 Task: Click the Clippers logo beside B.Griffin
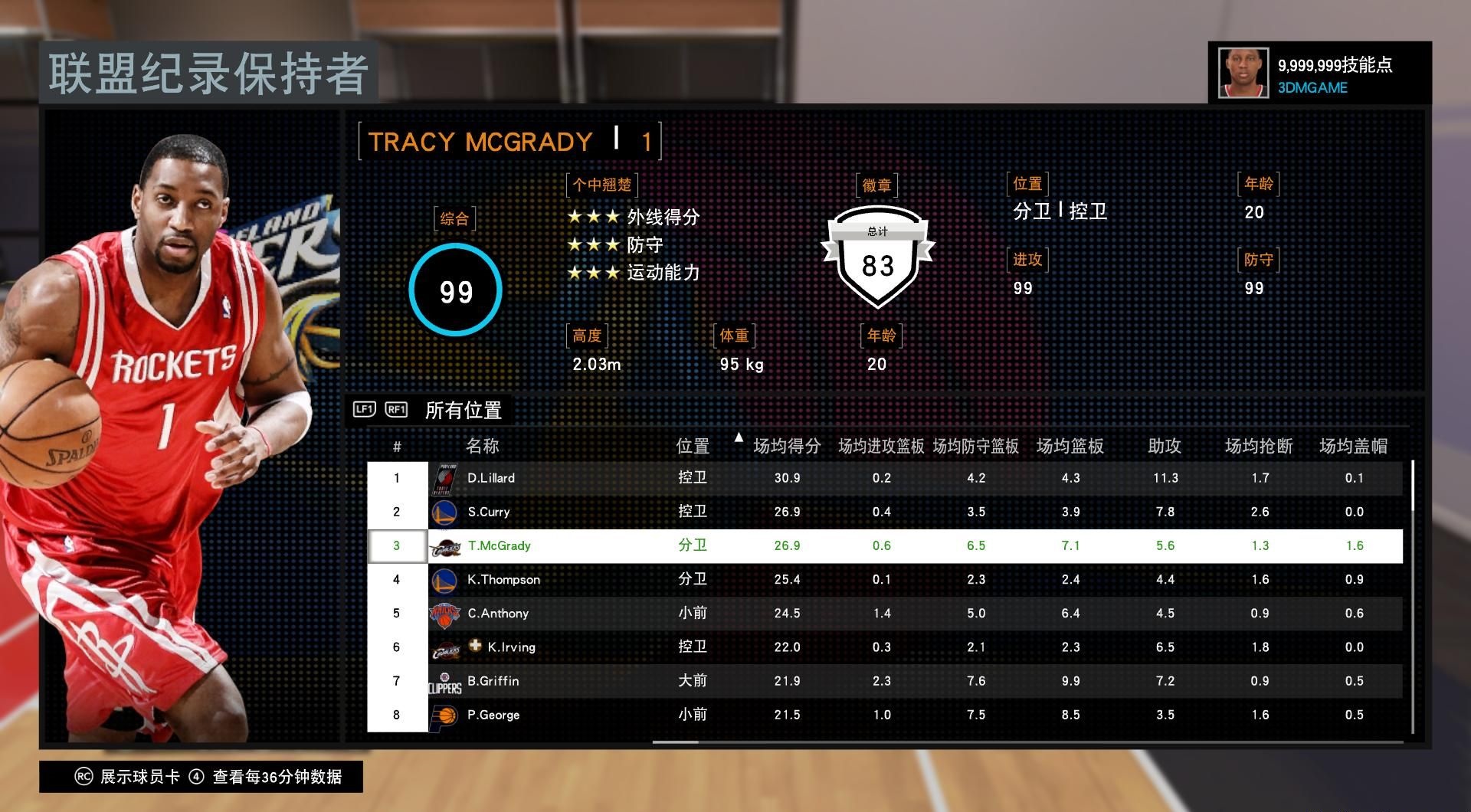444,680
